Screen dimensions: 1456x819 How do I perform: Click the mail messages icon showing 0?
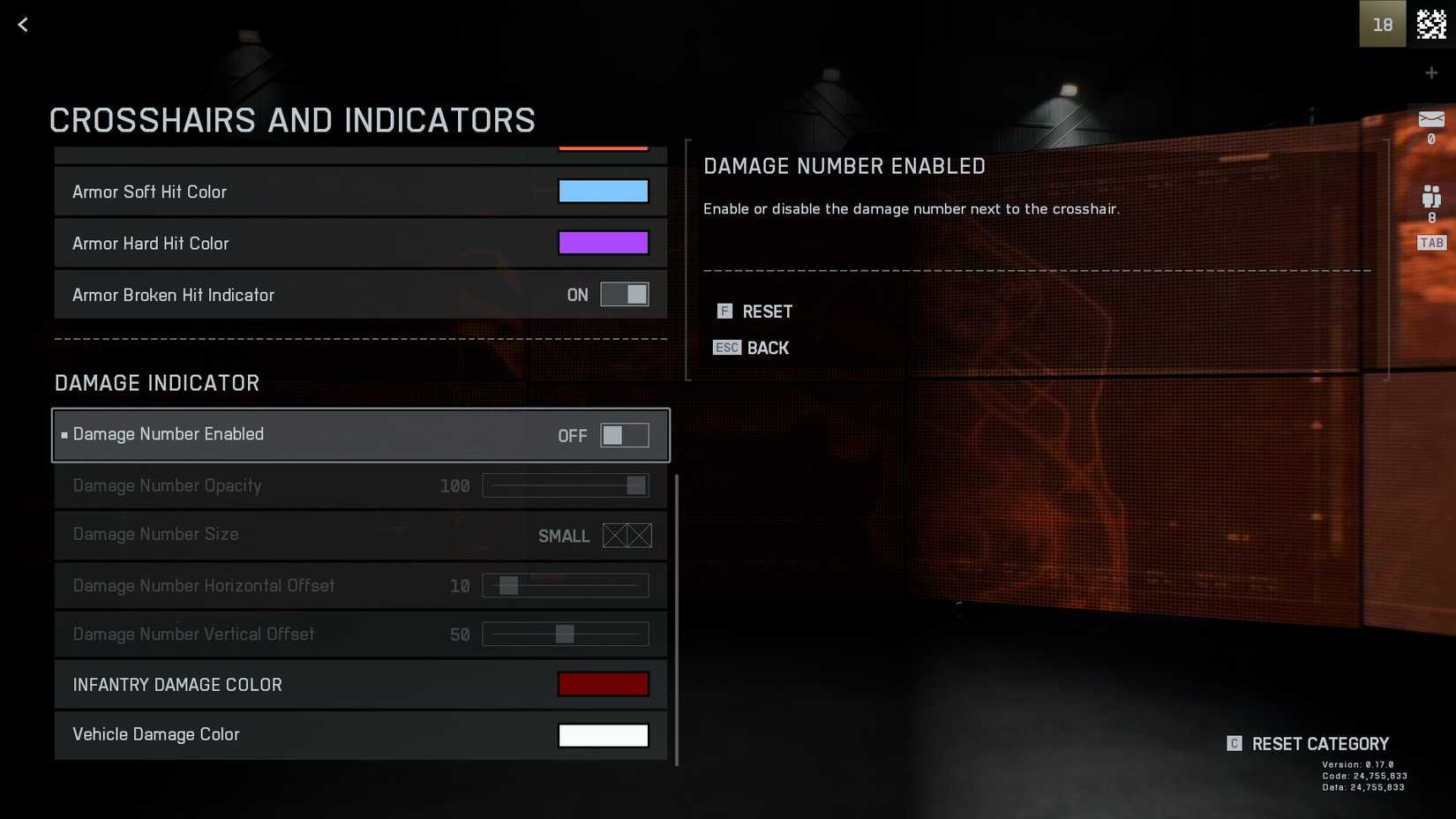pos(1431,121)
